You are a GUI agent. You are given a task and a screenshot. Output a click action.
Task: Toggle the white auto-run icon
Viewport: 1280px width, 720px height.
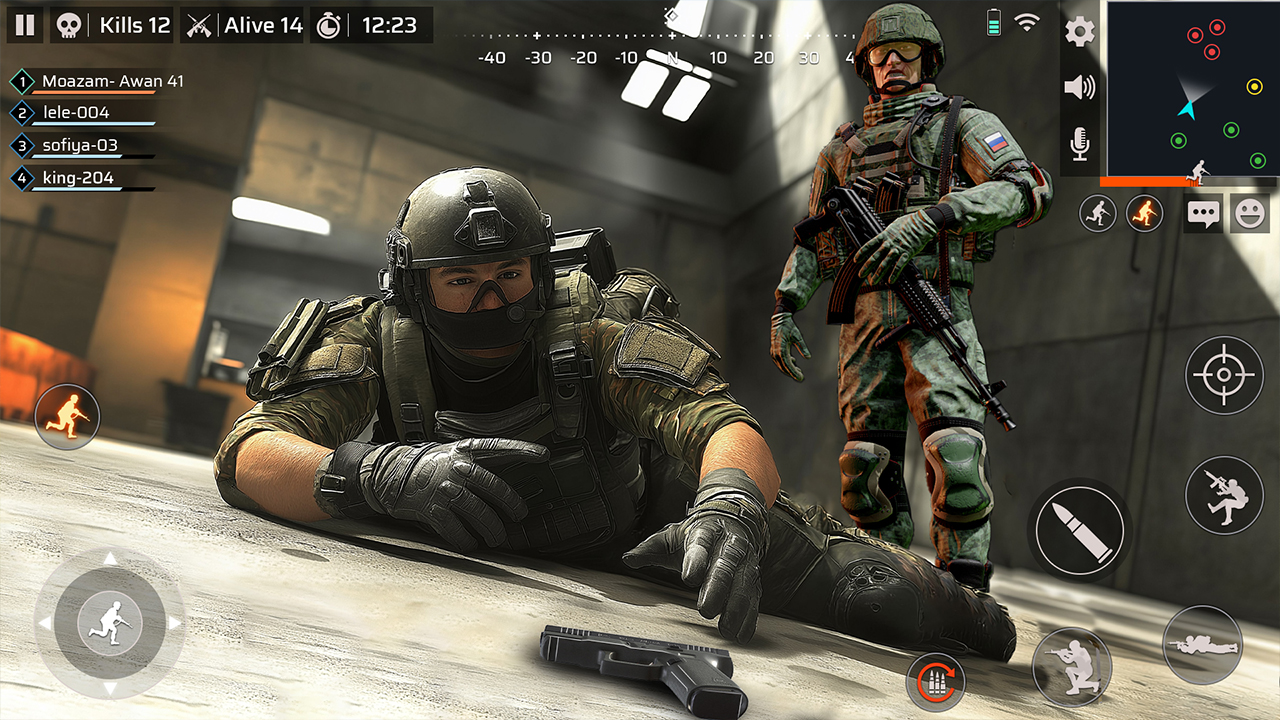1097,214
